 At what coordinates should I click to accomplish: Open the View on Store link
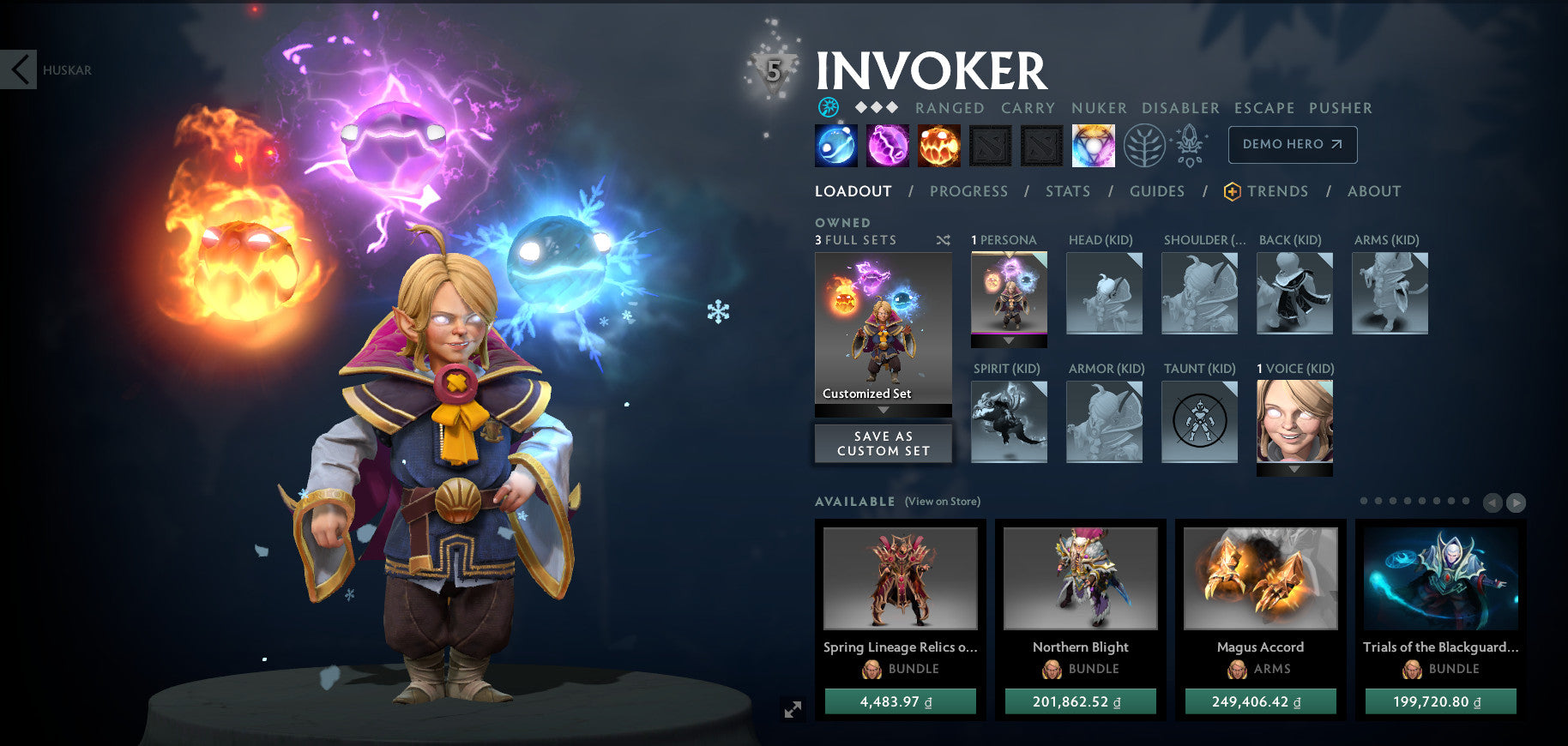tap(942, 501)
